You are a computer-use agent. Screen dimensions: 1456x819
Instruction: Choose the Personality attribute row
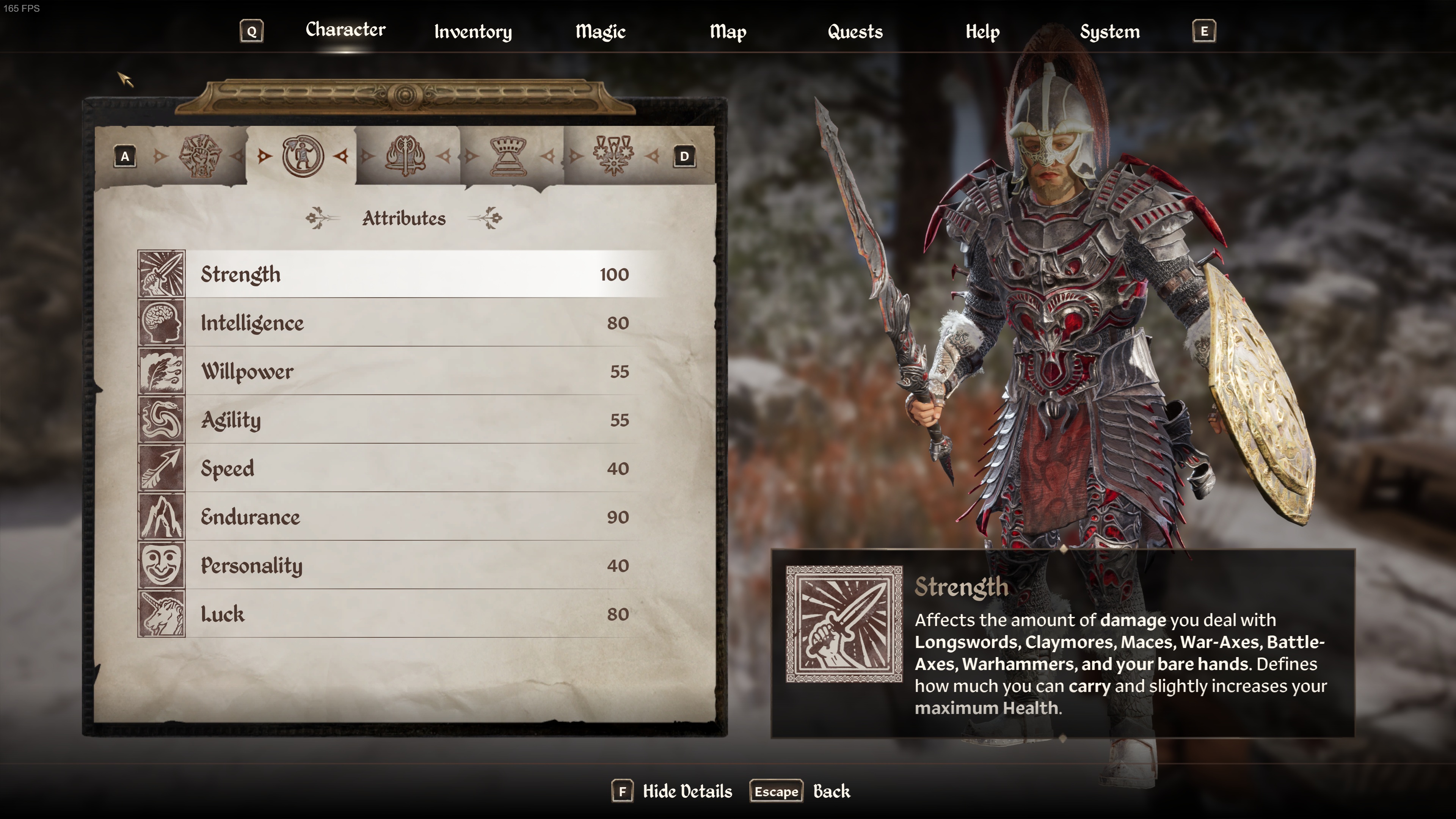(414, 566)
